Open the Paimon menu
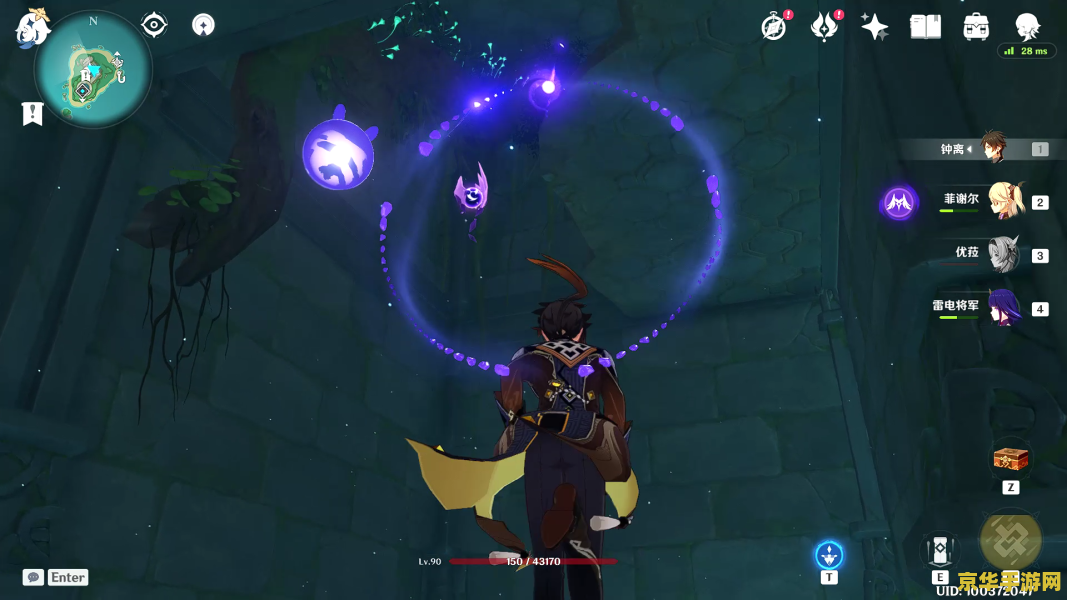Screen dimensions: 1067x600 pos(32,28)
